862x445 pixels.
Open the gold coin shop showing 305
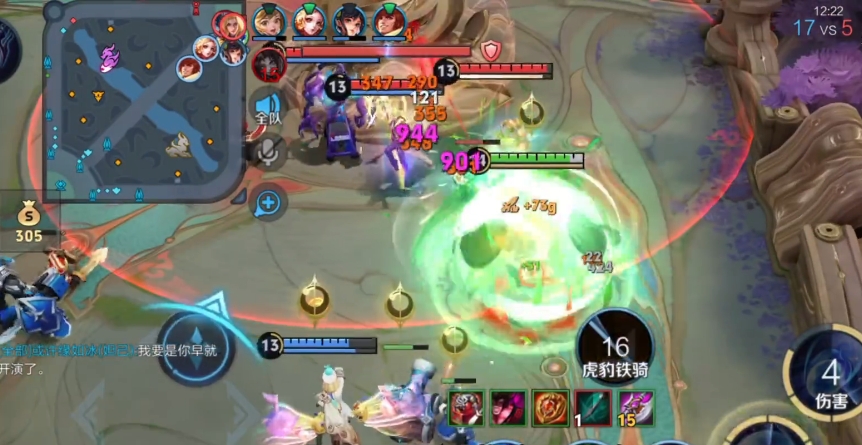(x=28, y=222)
